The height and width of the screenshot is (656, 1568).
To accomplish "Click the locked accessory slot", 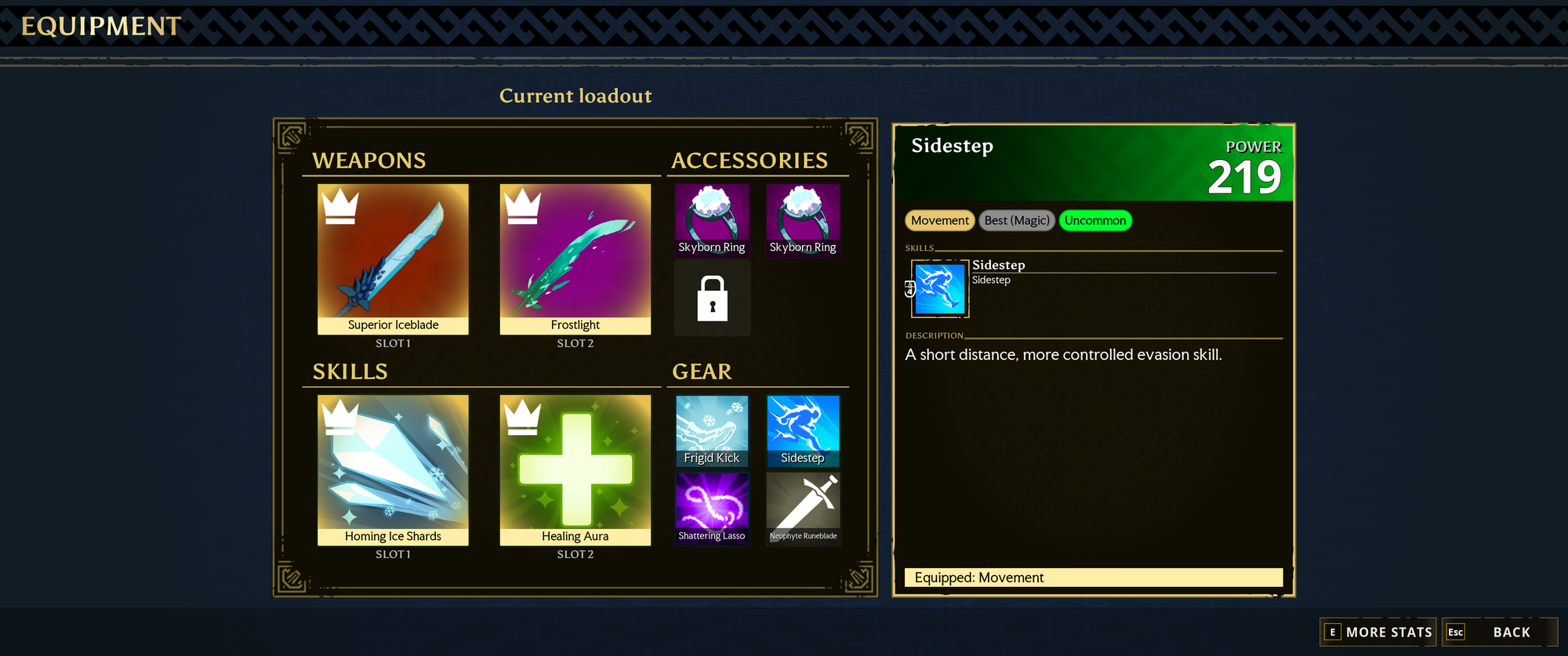I will tap(712, 298).
